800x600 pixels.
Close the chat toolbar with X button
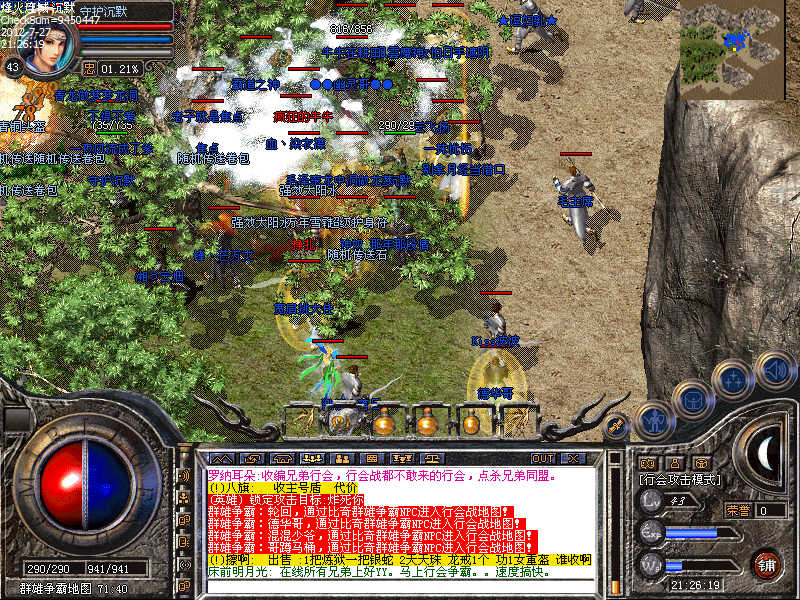(573, 458)
